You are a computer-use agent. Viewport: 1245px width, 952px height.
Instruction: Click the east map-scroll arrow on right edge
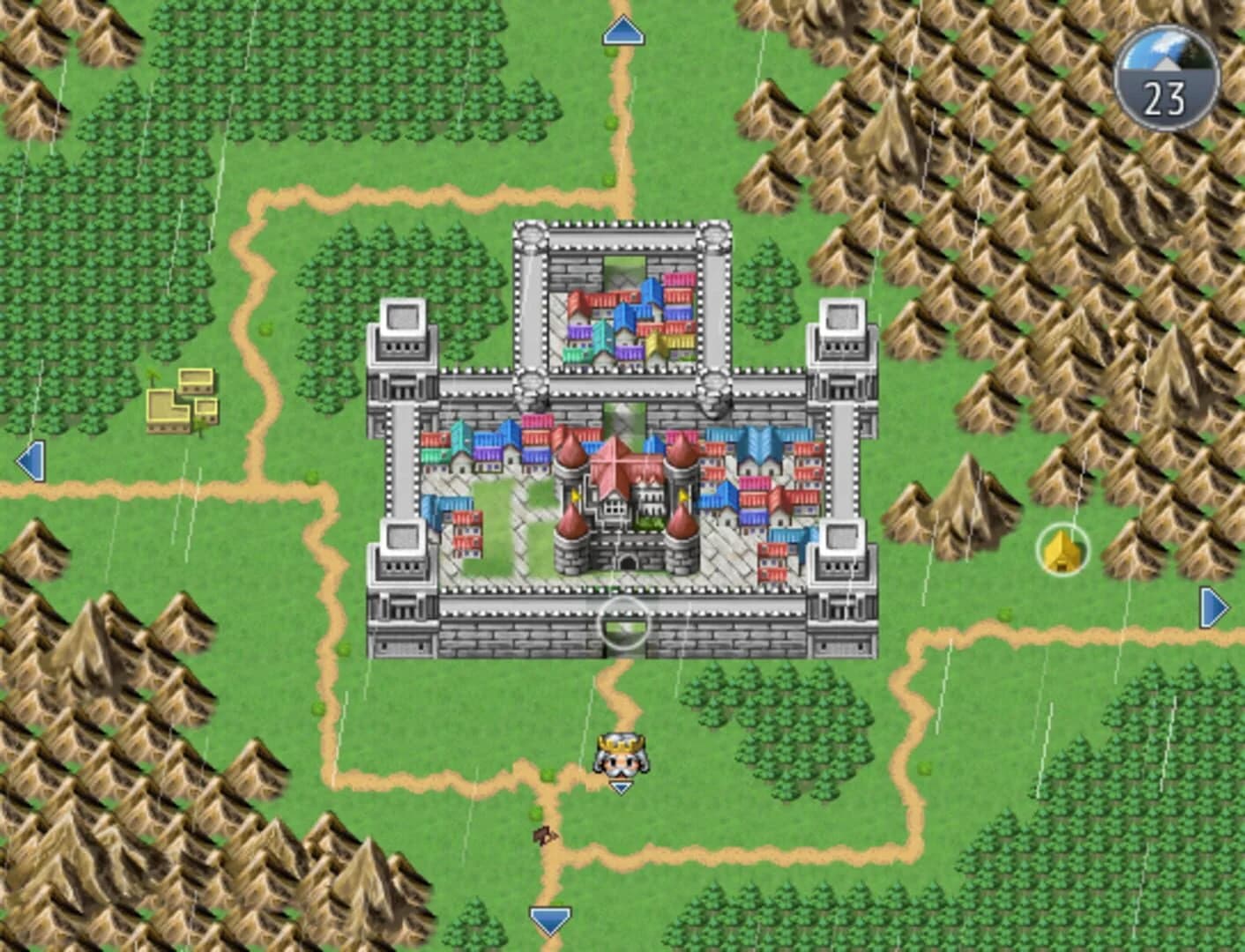point(1214,606)
